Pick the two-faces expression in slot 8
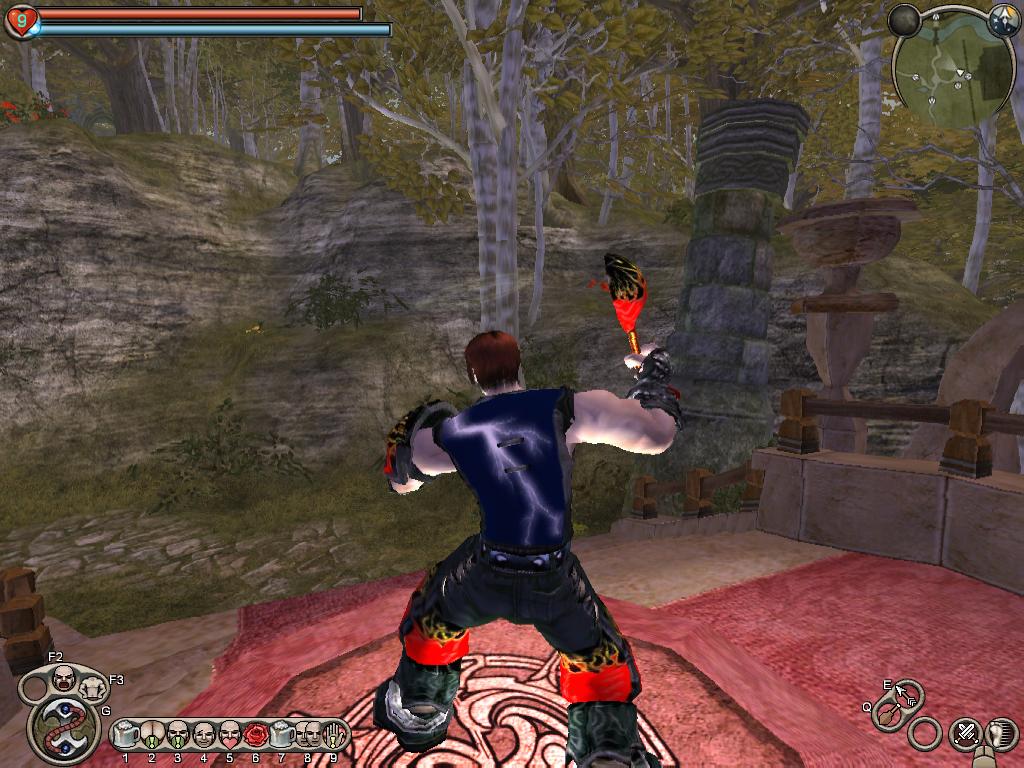The width and height of the screenshot is (1024, 768). 308,735
